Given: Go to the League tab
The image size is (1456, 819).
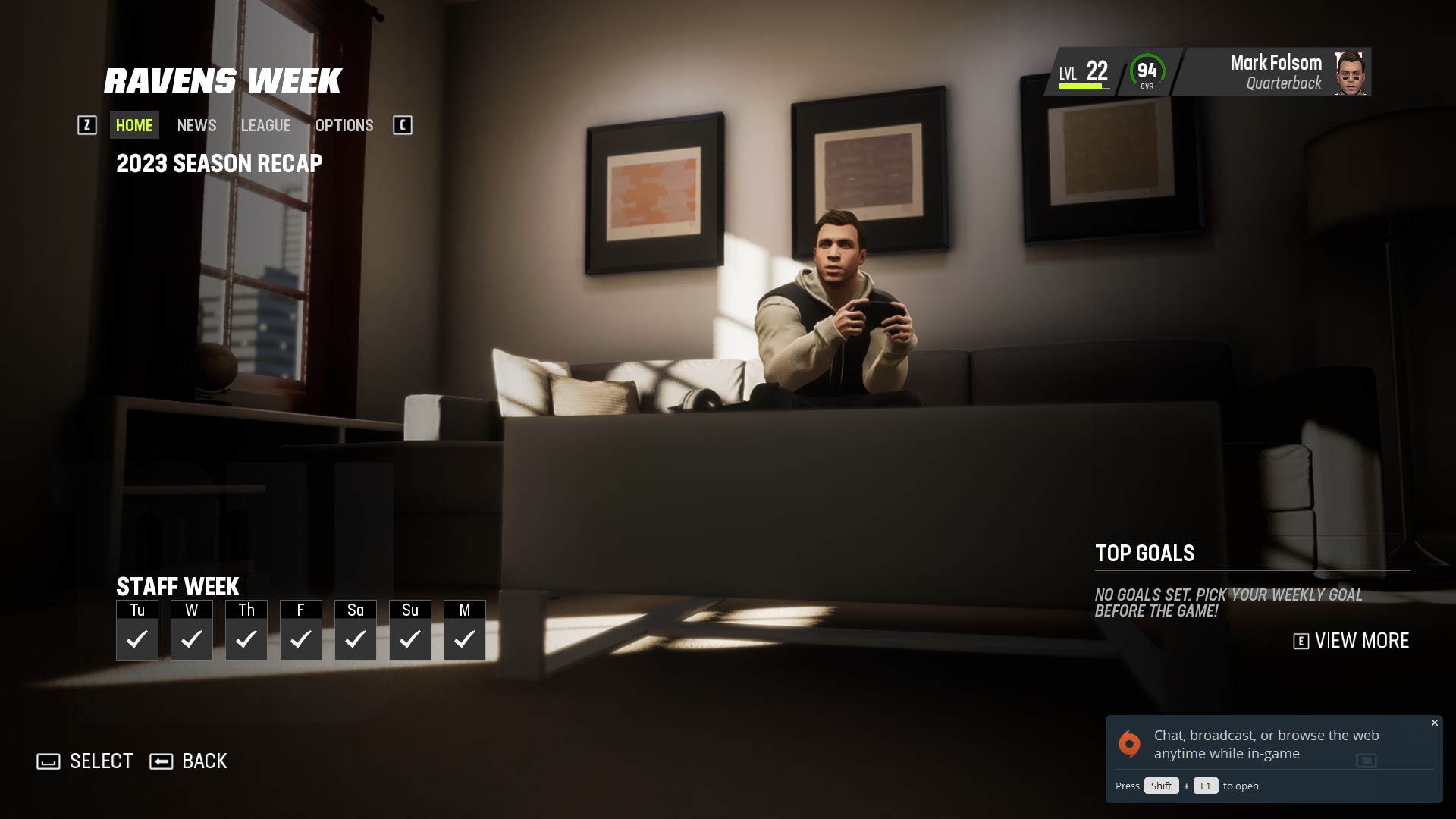Looking at the screenshot, I should click(x=265, y=125).
